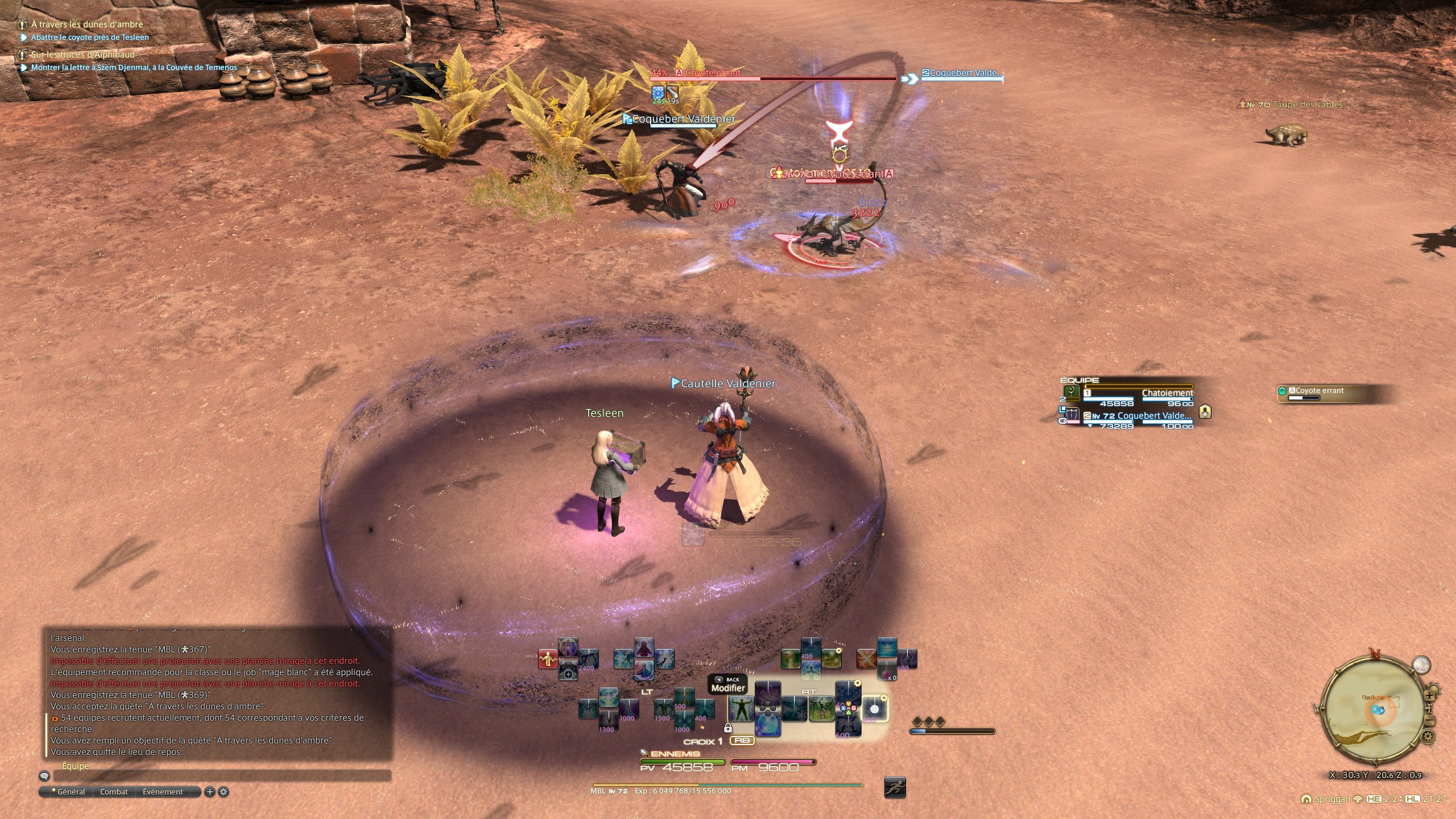The image size is (1456, 819).
Task: Select the highlighted white orb spell slot
Action: pos(874,709)
